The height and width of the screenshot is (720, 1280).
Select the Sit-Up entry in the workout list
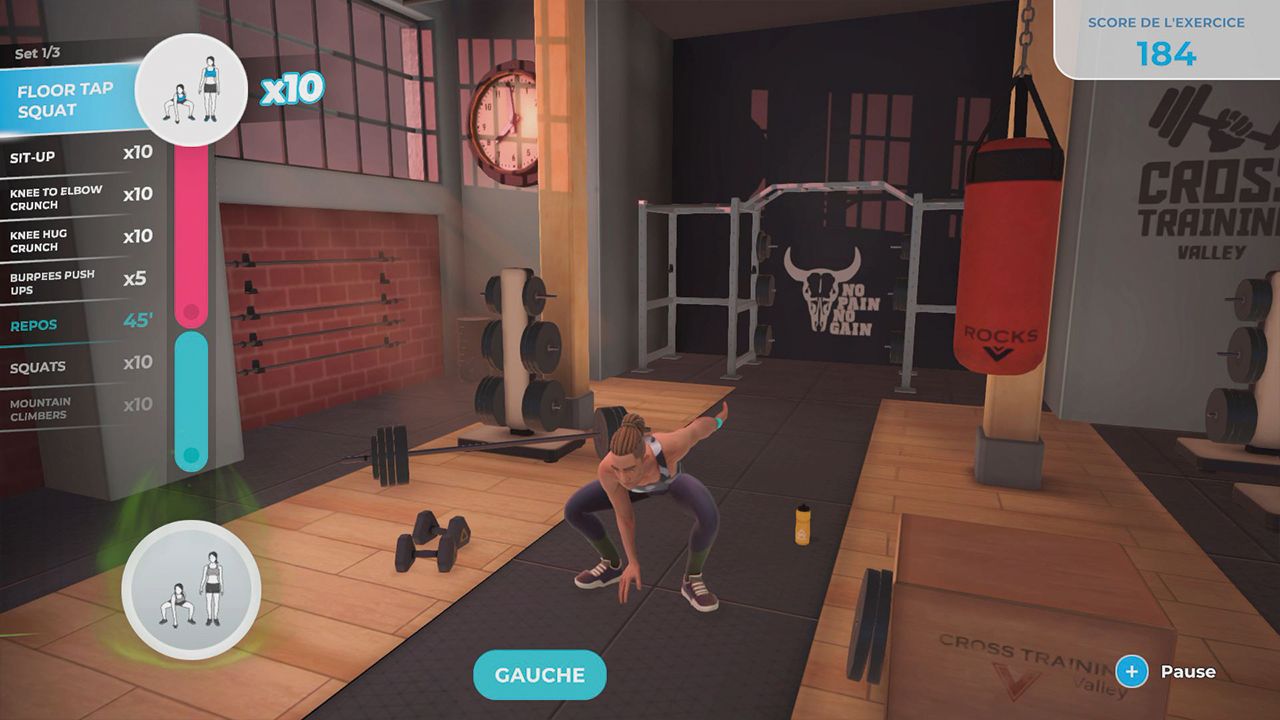(70, 157)
